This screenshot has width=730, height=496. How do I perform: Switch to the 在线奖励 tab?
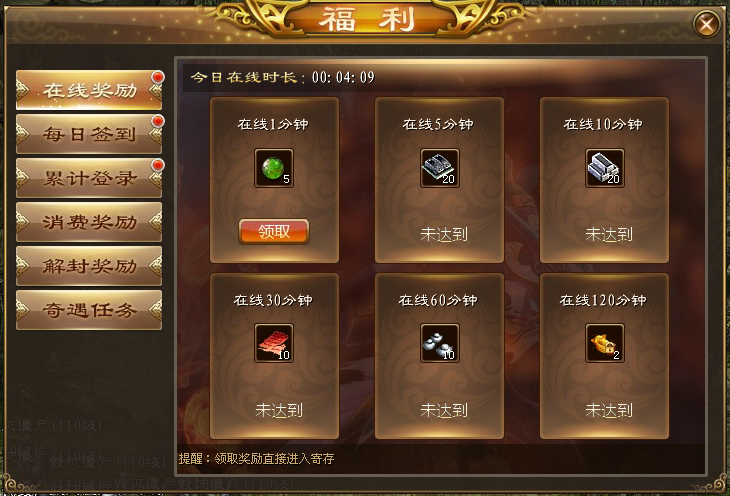(x=89, y=90)
